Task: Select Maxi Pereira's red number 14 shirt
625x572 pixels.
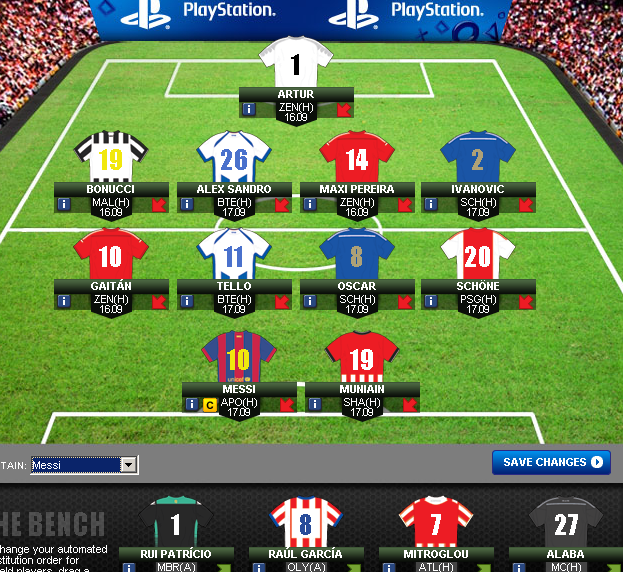Action: 357,158
